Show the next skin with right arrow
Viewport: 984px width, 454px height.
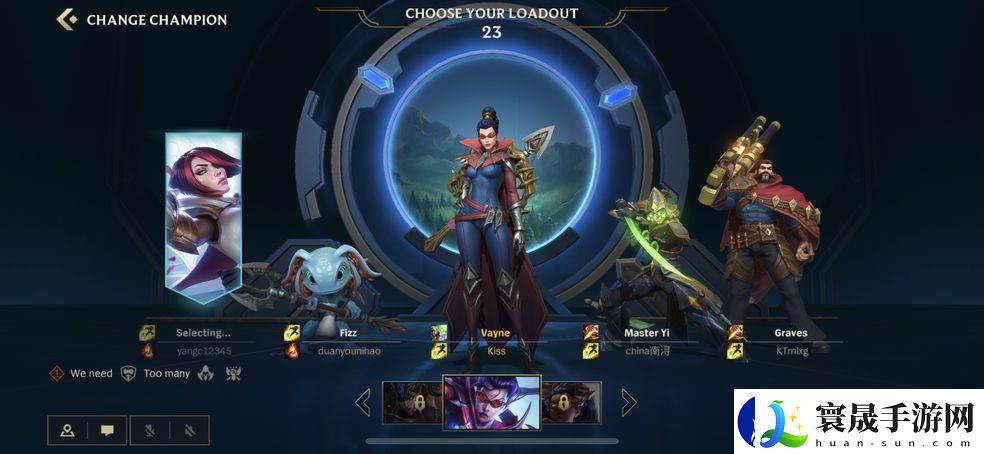point(629,402)
